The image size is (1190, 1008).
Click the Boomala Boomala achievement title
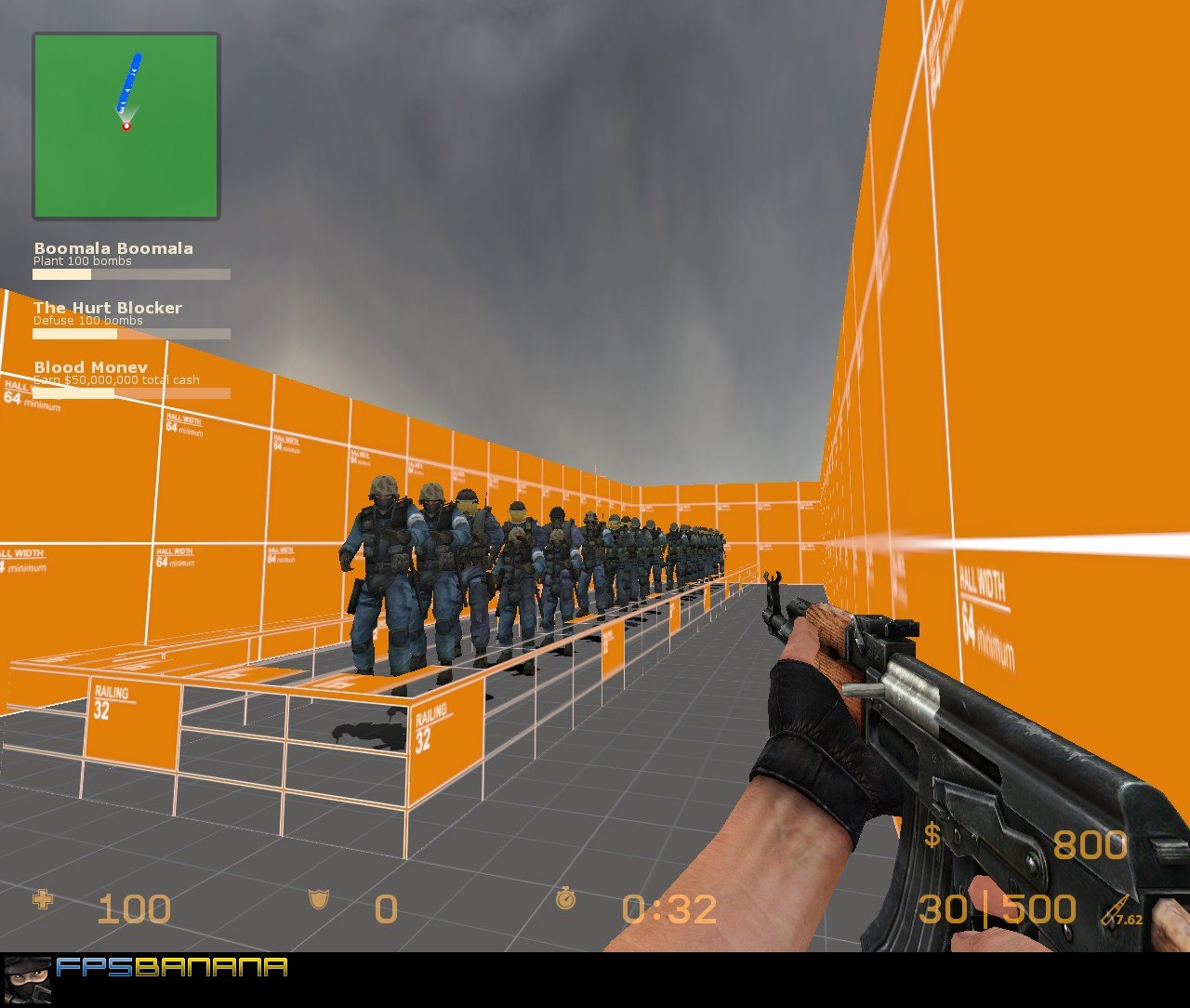pos(113,248)
